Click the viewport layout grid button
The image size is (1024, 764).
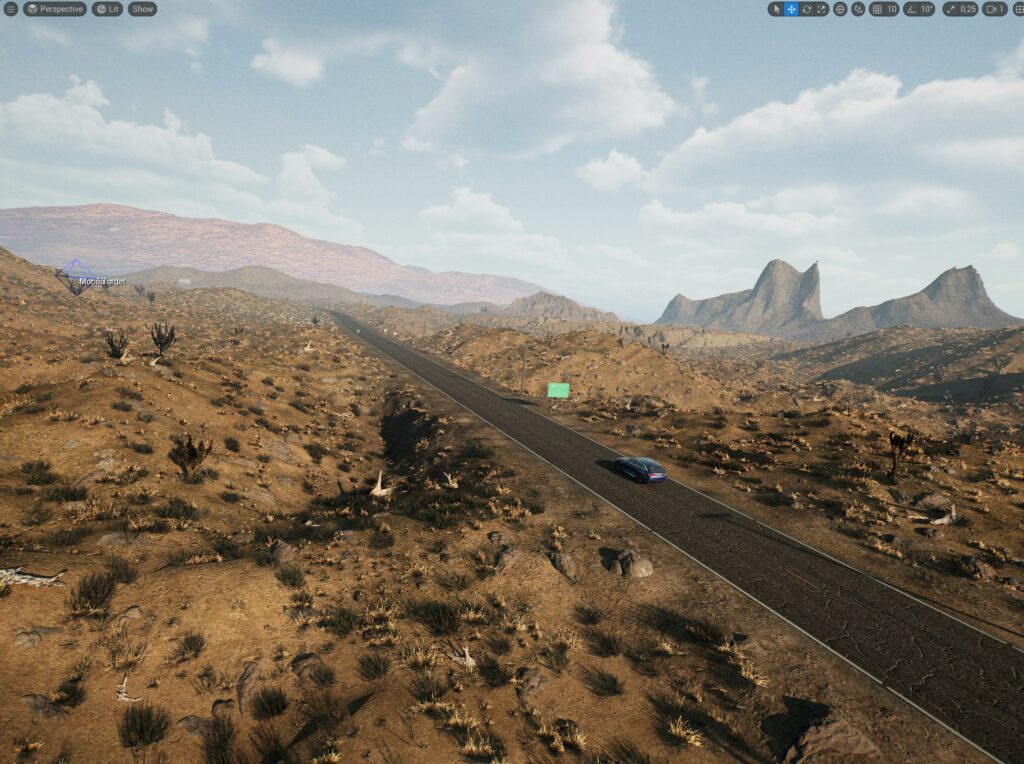pyautogui.click(x=1017, y=9)
